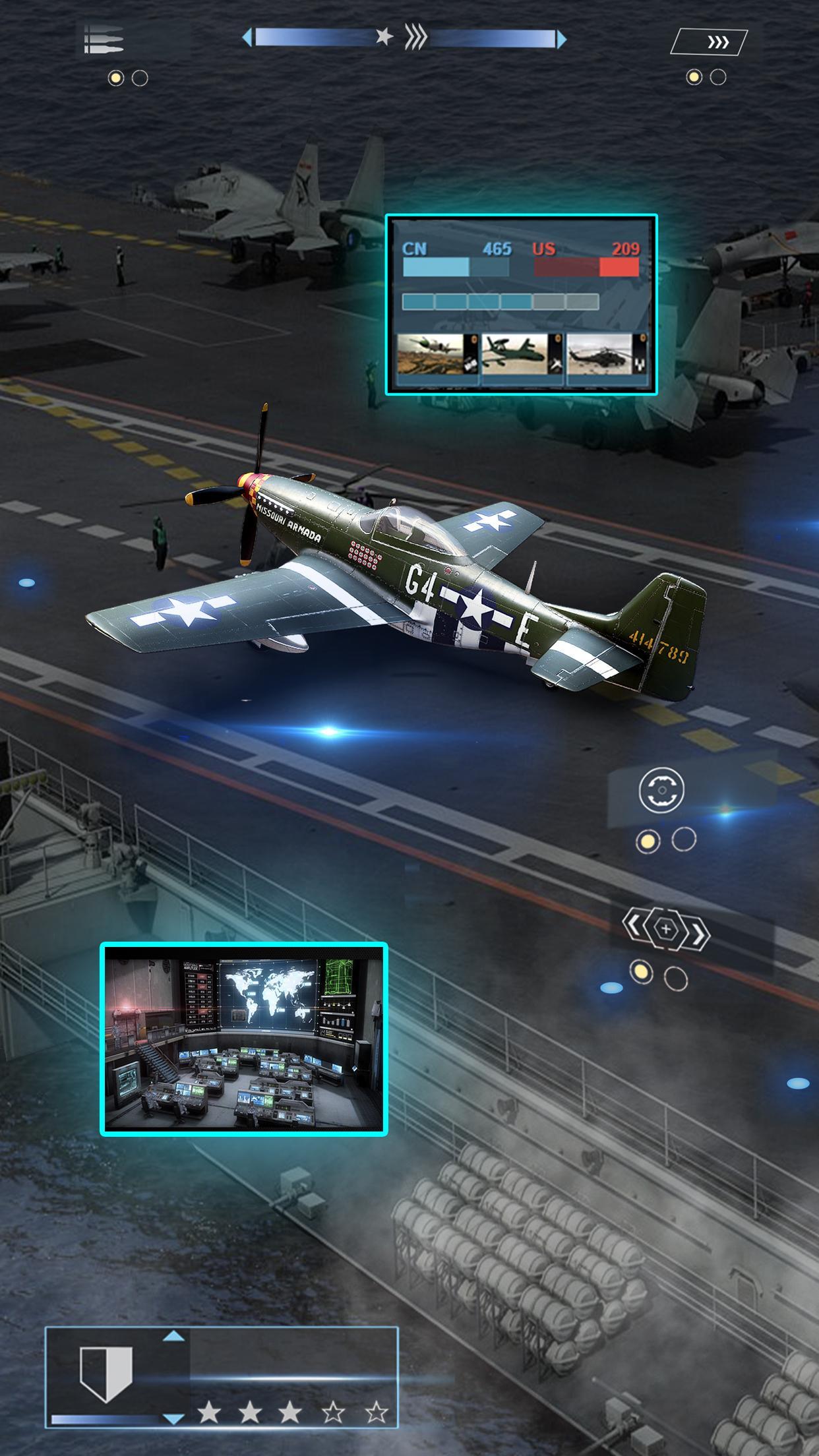This screenshot has height=1456, width=819.
Task: Click the left chevron beside the crosshair
Action: coord(632,926)
